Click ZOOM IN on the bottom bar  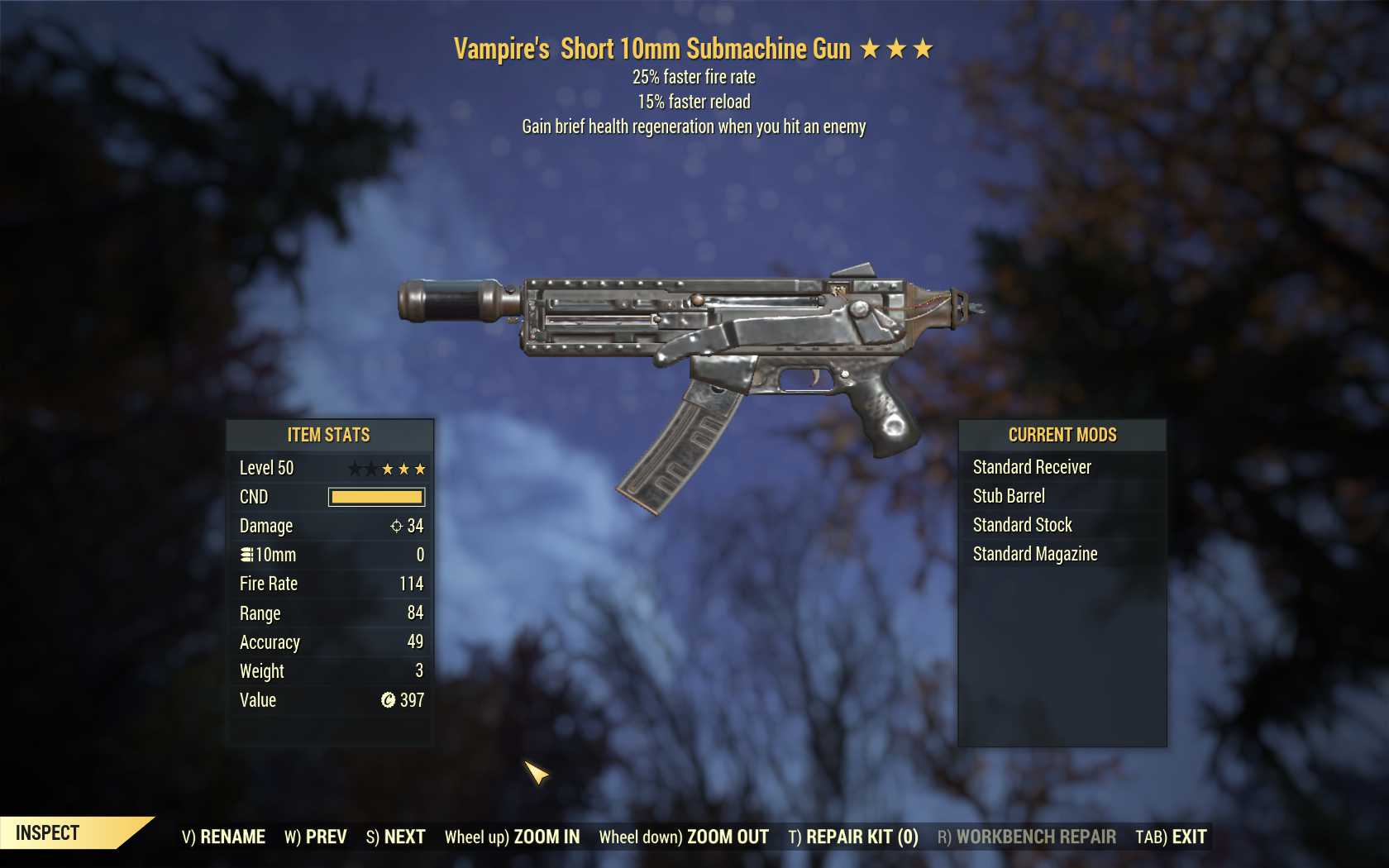click(x=548, y=837)
